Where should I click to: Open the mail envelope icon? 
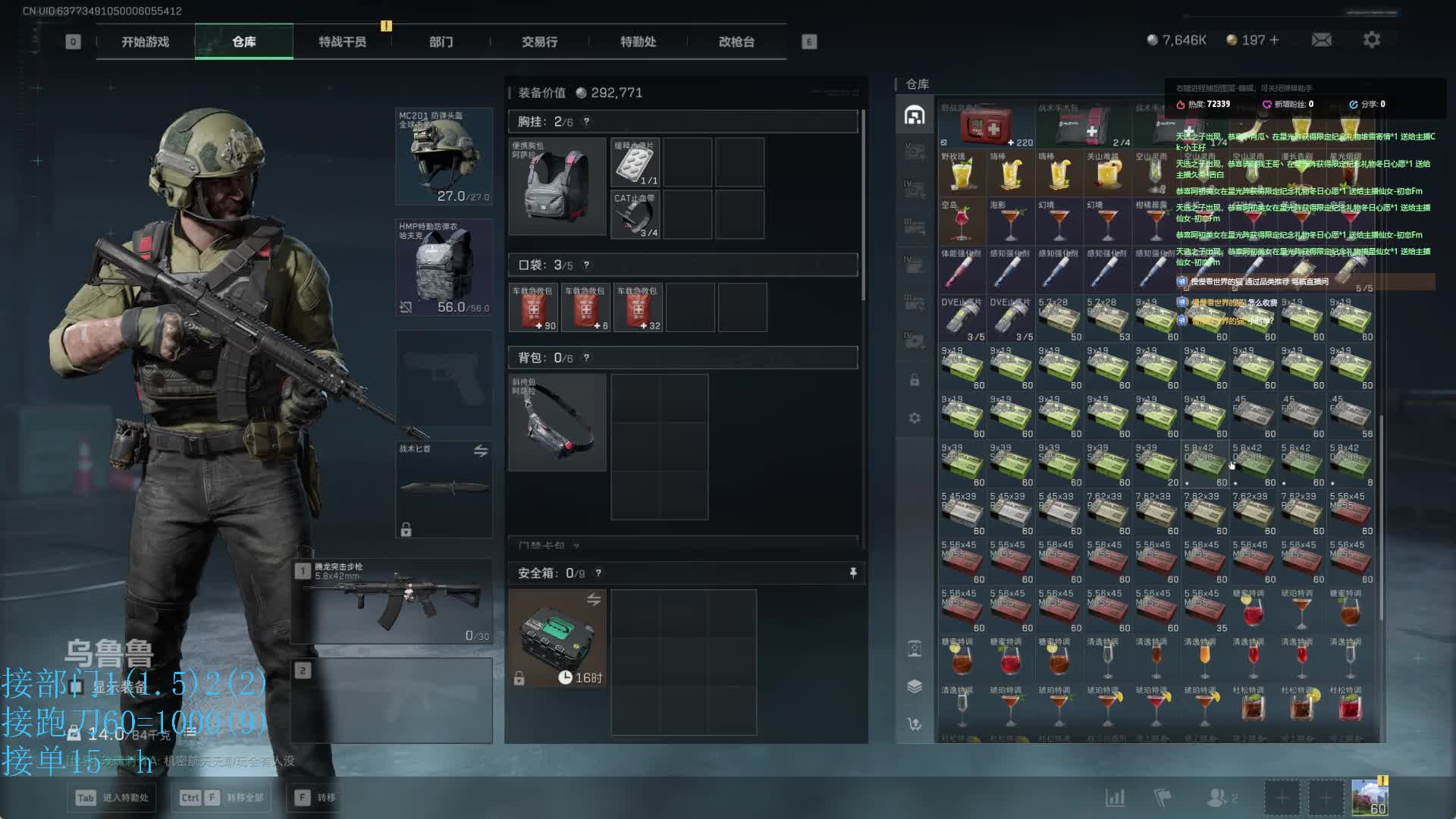[x=1321, y=39]
